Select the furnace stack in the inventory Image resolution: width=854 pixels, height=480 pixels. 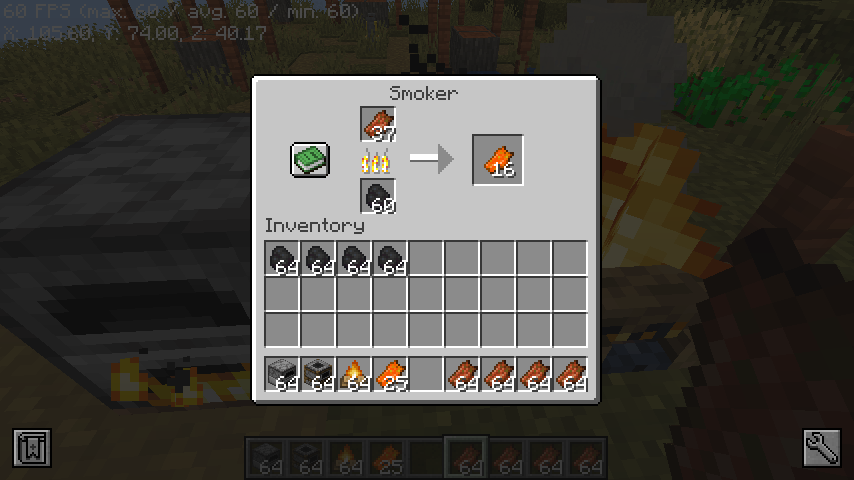(283, 375)
